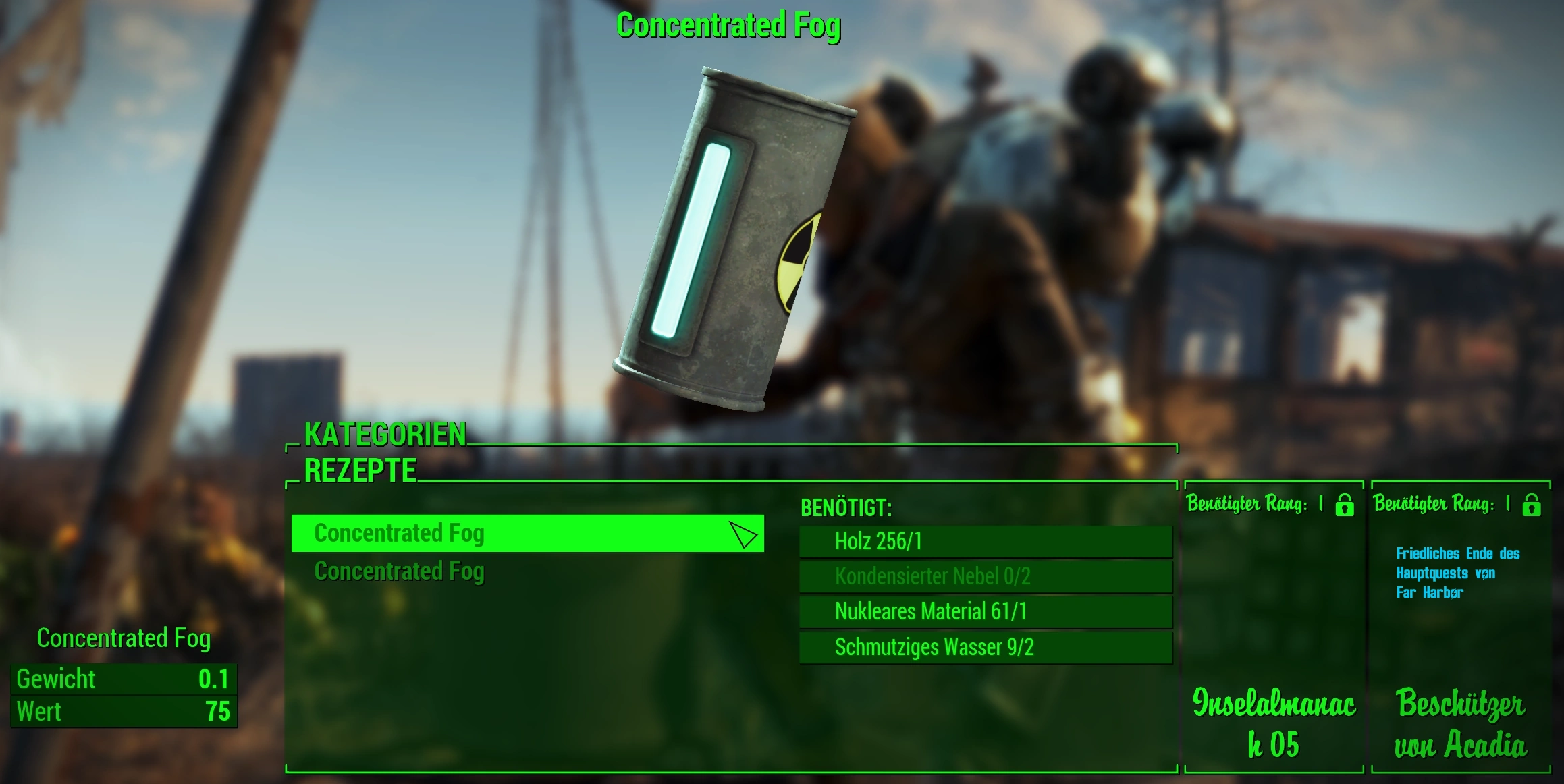Click the Holz 256/1 component row
This screenshot has width=1564, height=784.
[x=986, y=541]
